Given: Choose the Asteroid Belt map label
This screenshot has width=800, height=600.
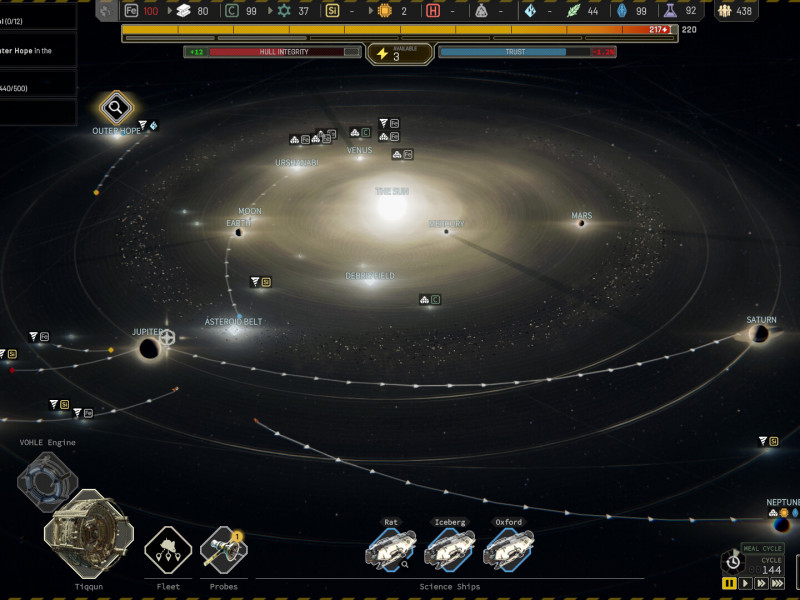Looking at the screenshot, I should point(233,322).
